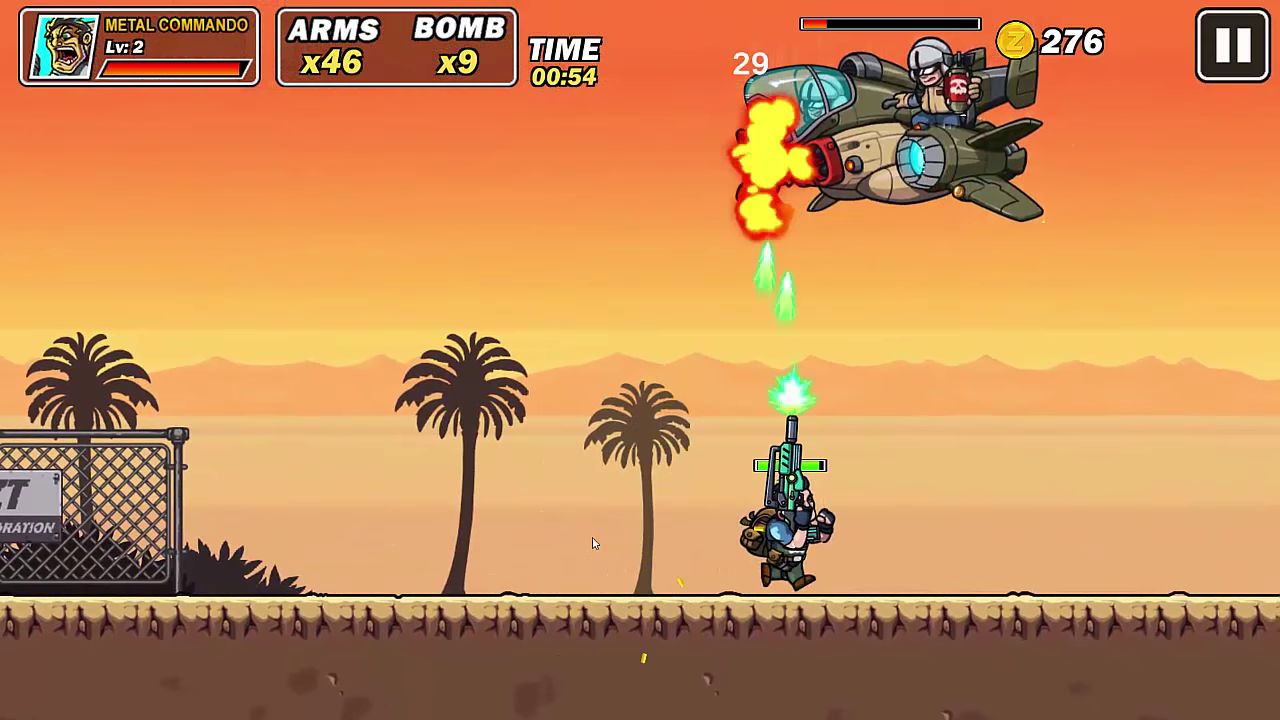Click the commando's red health bar
The width and height of the screenshot is (1280, 720).
click(176, 68)
